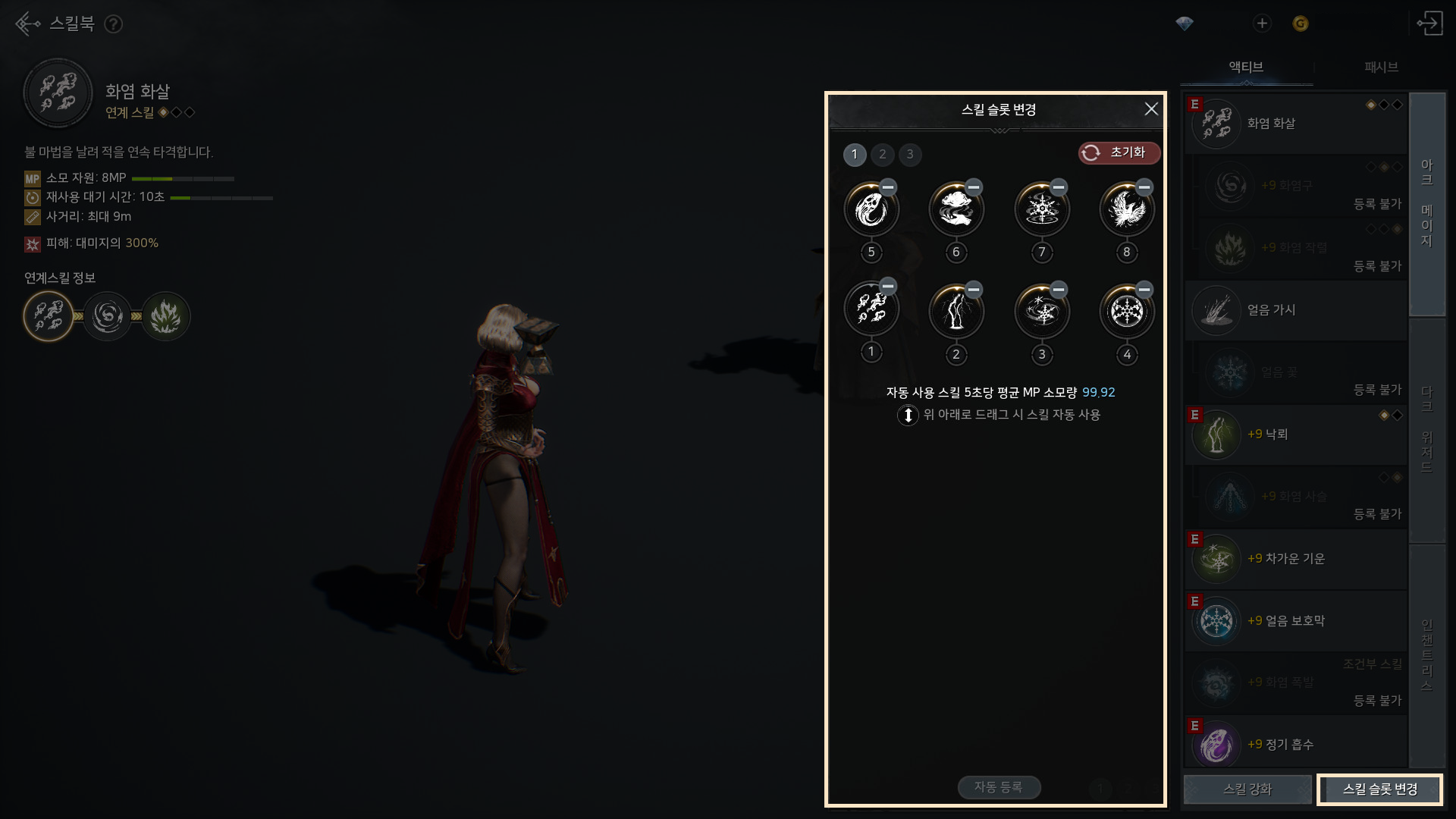
Task: Go back using the top-left arrow
Action: pos(27,24)
